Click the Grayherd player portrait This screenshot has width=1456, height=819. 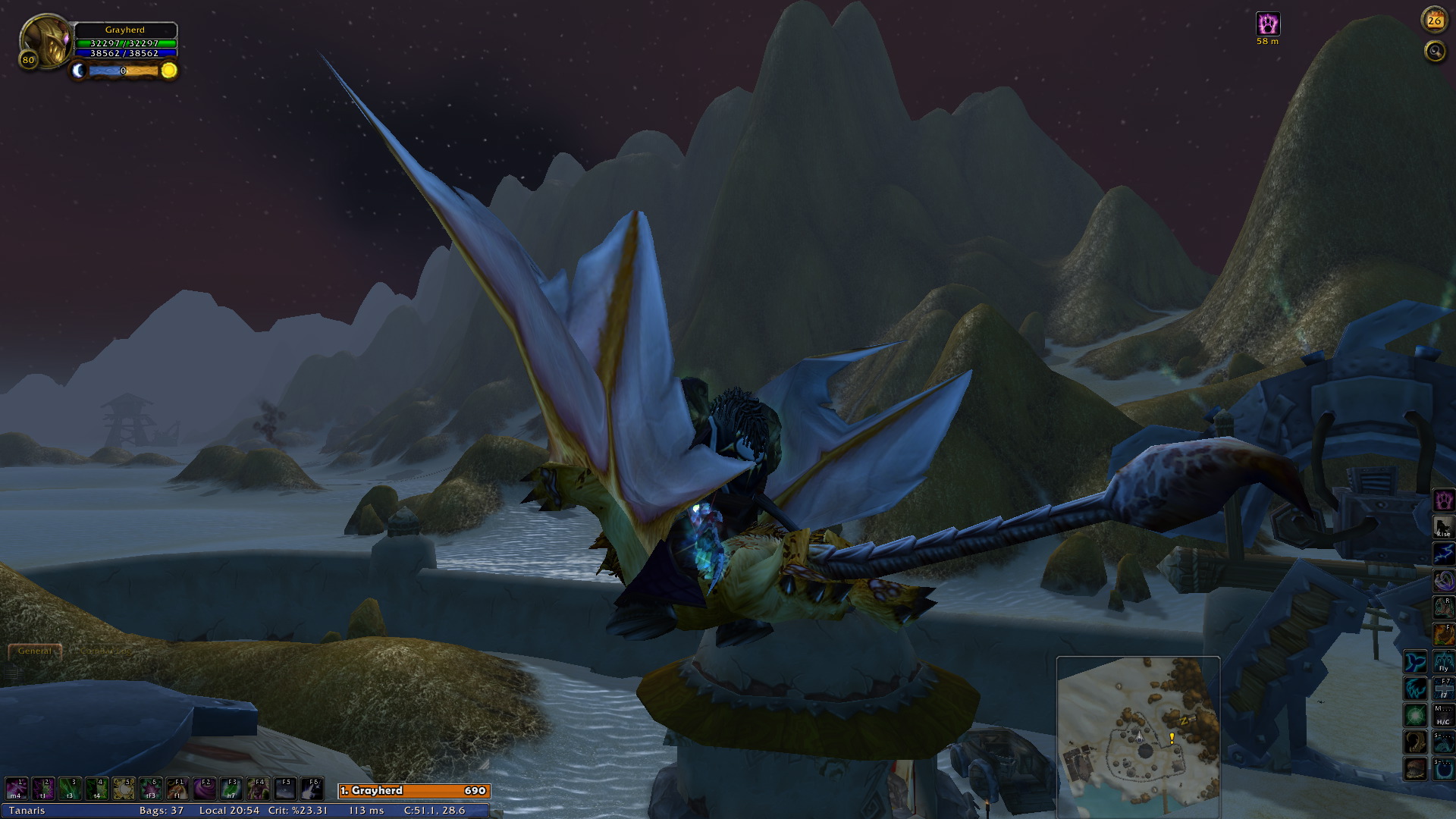click(45, 42)
